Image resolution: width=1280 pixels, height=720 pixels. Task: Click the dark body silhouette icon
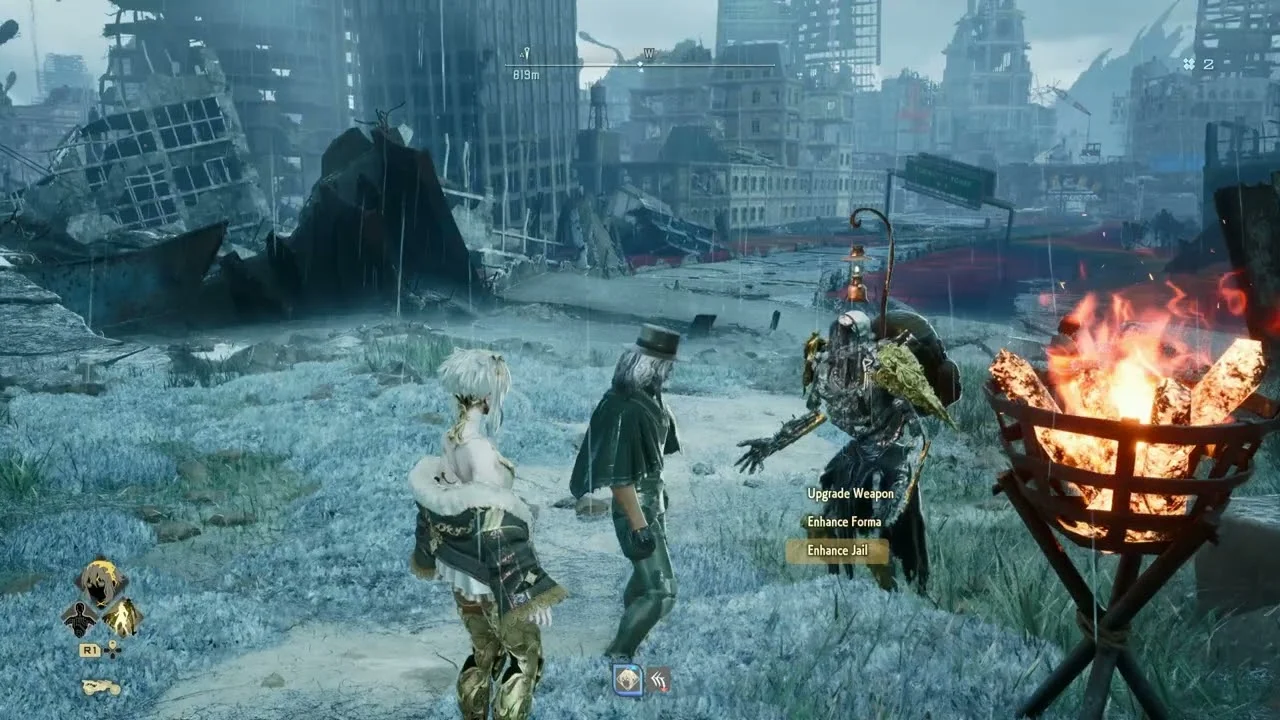pos(79,619)
